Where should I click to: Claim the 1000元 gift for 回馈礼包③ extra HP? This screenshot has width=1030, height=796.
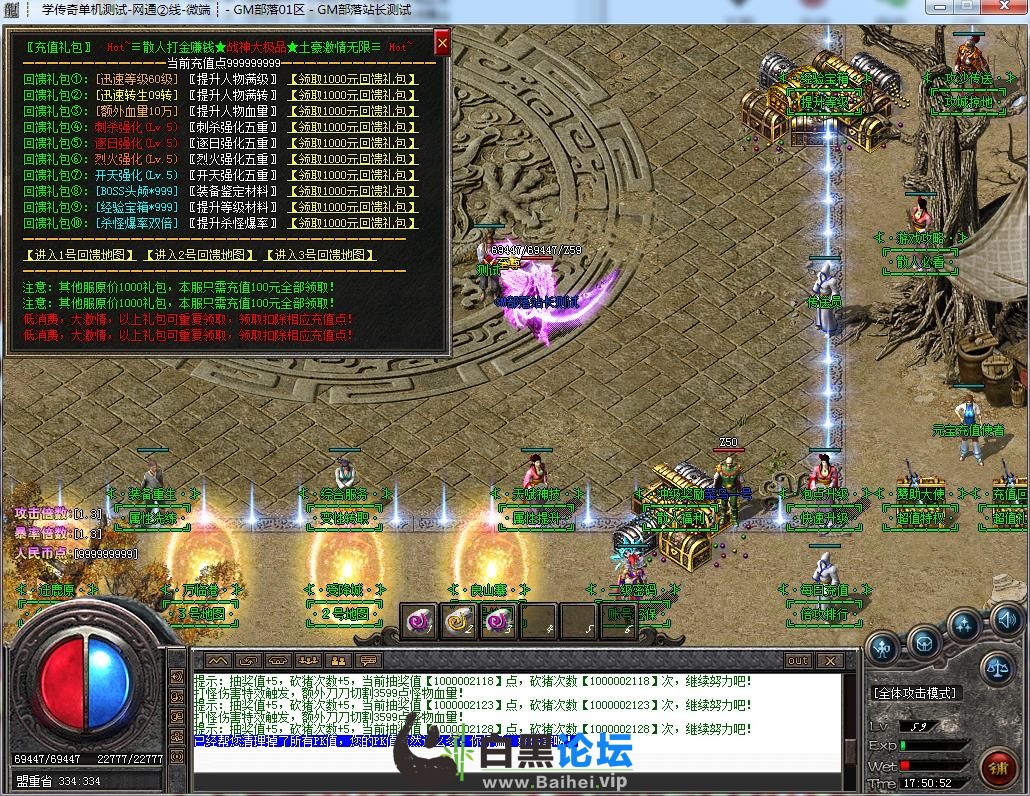point(352,112)
